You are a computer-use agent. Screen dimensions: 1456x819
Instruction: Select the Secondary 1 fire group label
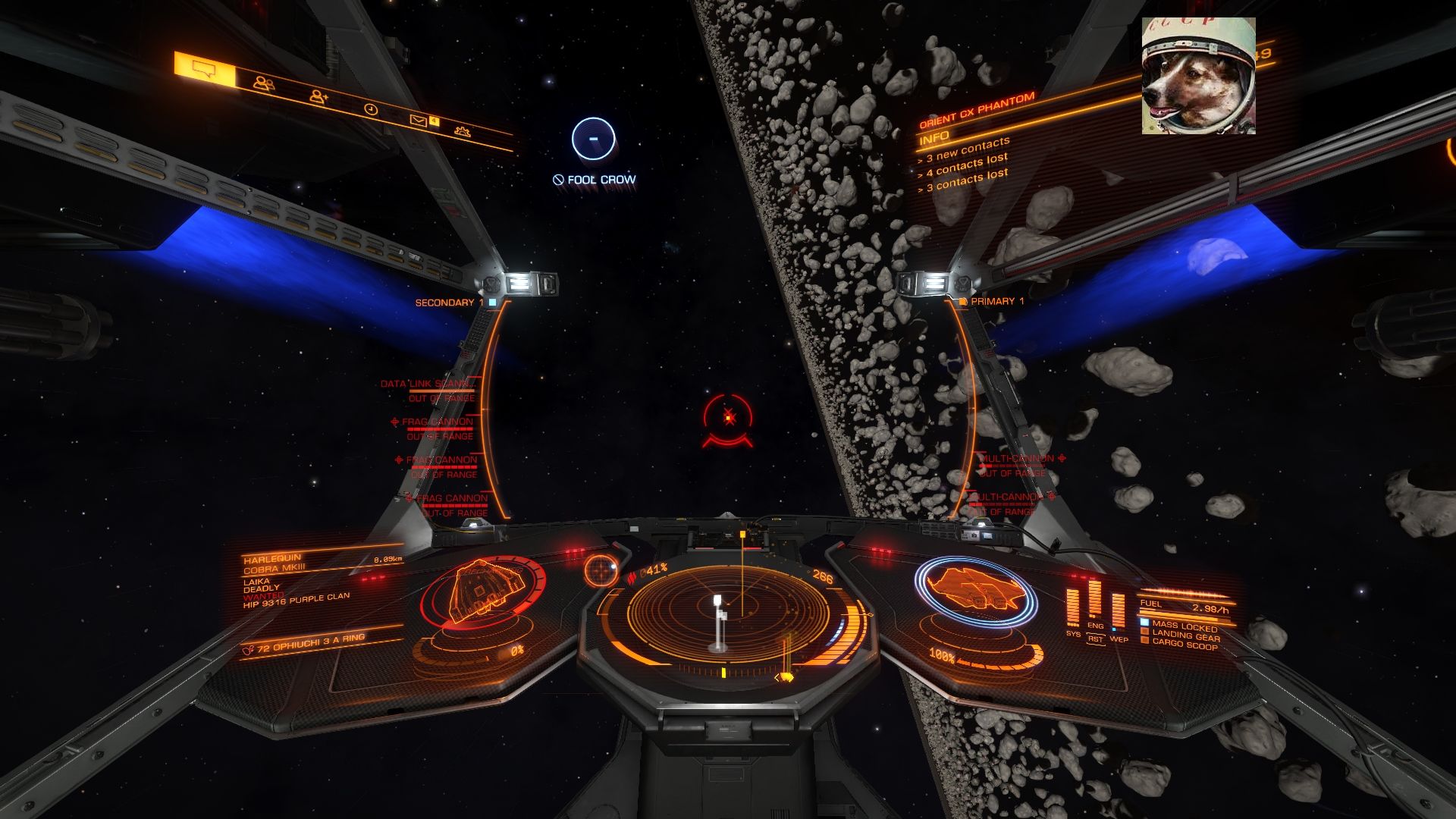(449, 303)
